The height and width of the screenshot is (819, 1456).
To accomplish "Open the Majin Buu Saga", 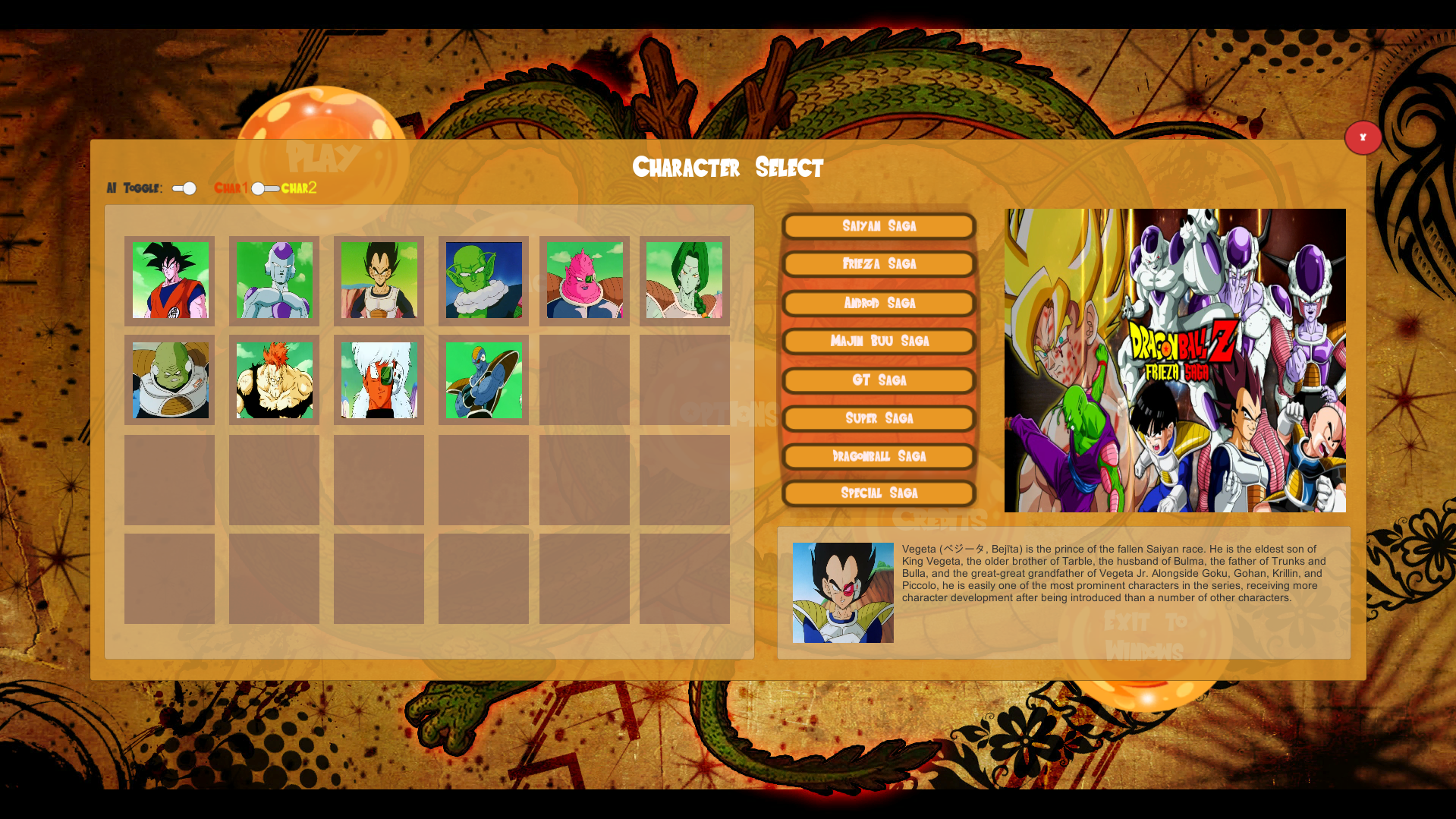I will pyautogui.click(x=879, y=341).
